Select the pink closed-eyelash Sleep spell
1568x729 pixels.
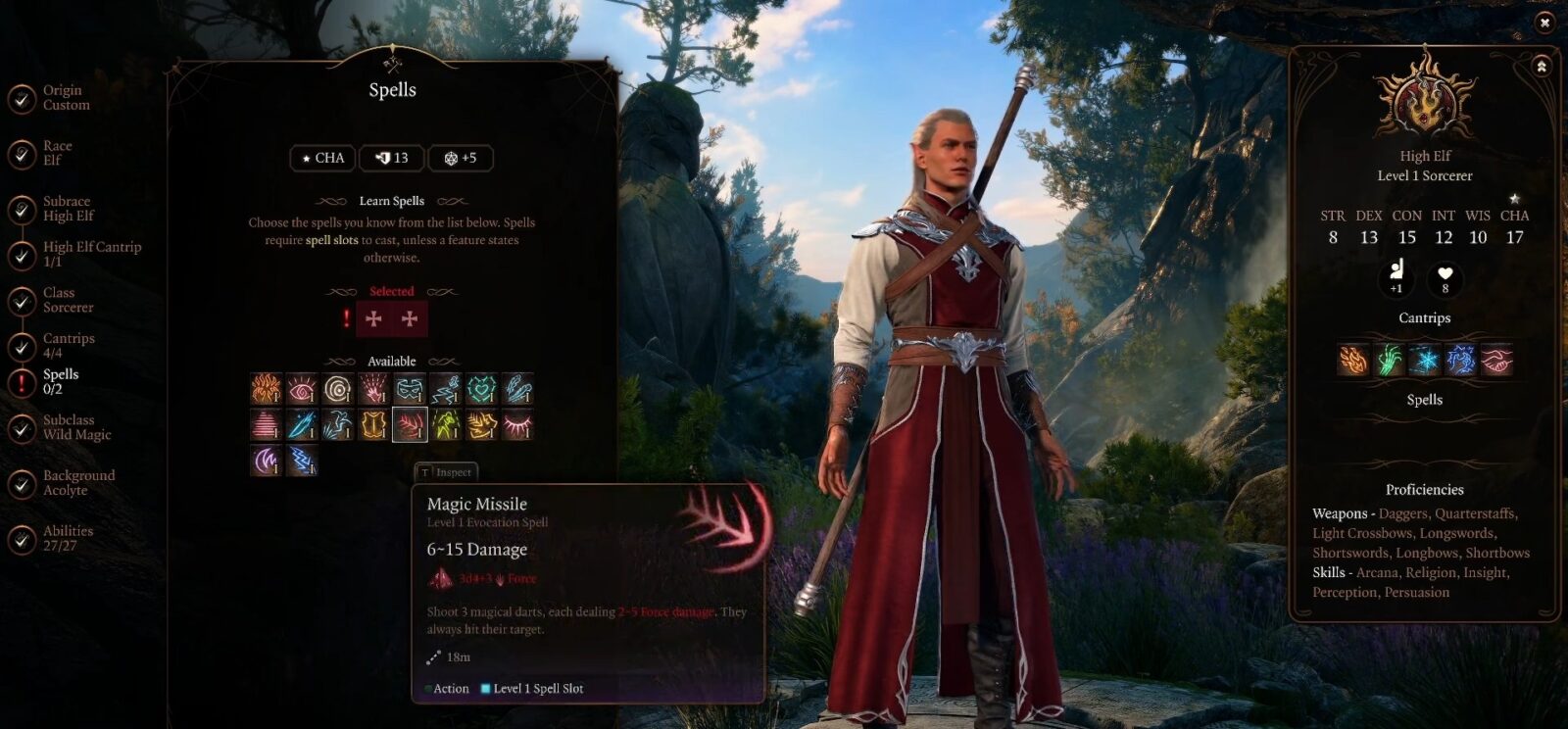point(517,425)
